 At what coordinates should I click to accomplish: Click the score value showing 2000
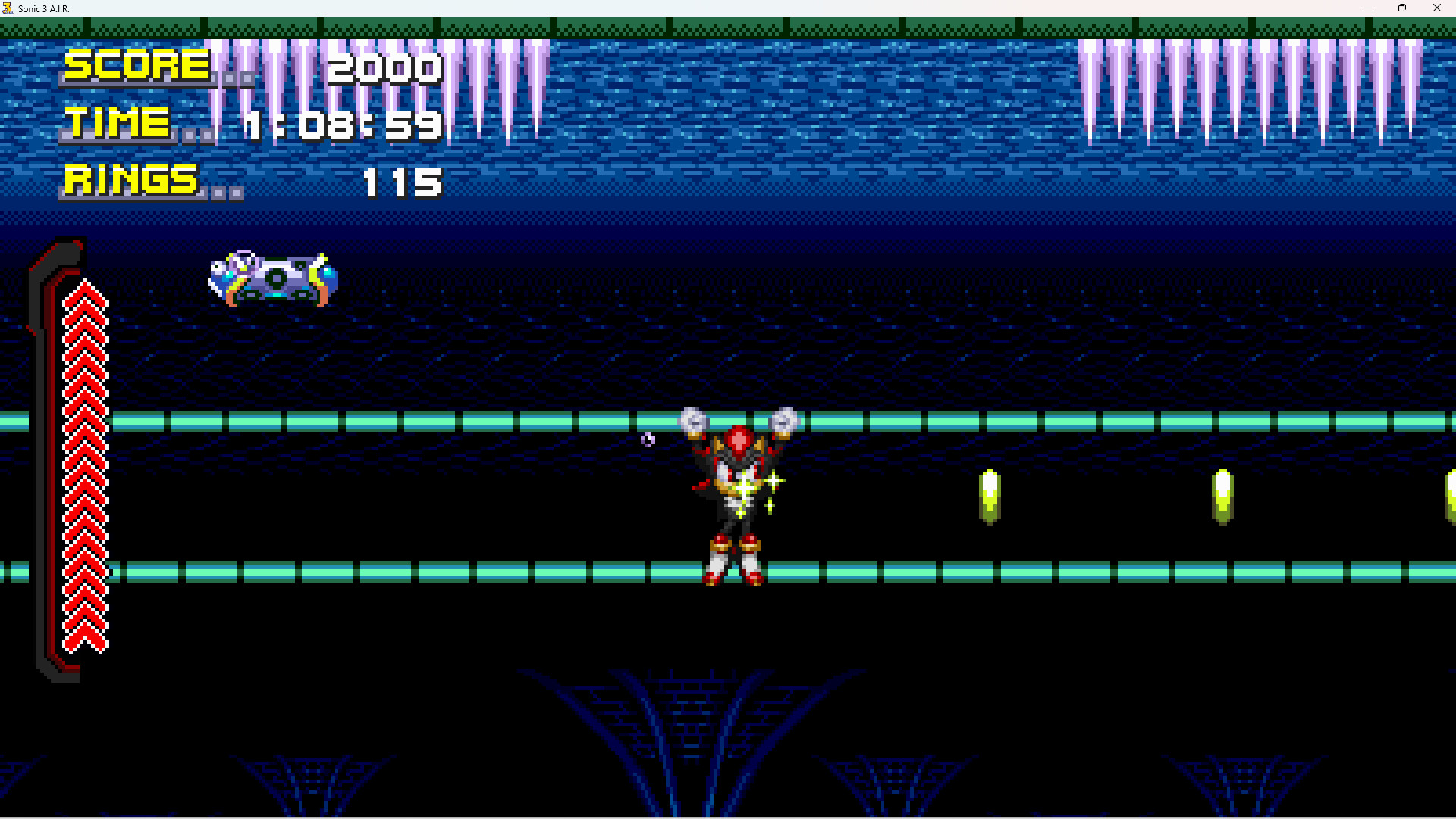pyautogui.click(x=385, y=68)
